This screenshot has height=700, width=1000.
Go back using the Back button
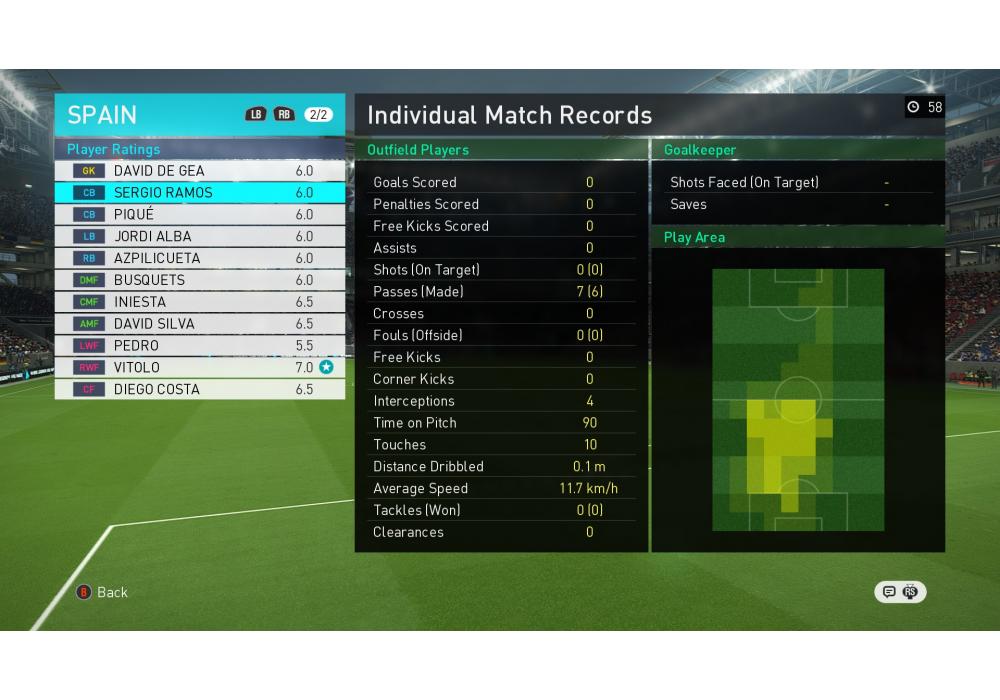103,592
